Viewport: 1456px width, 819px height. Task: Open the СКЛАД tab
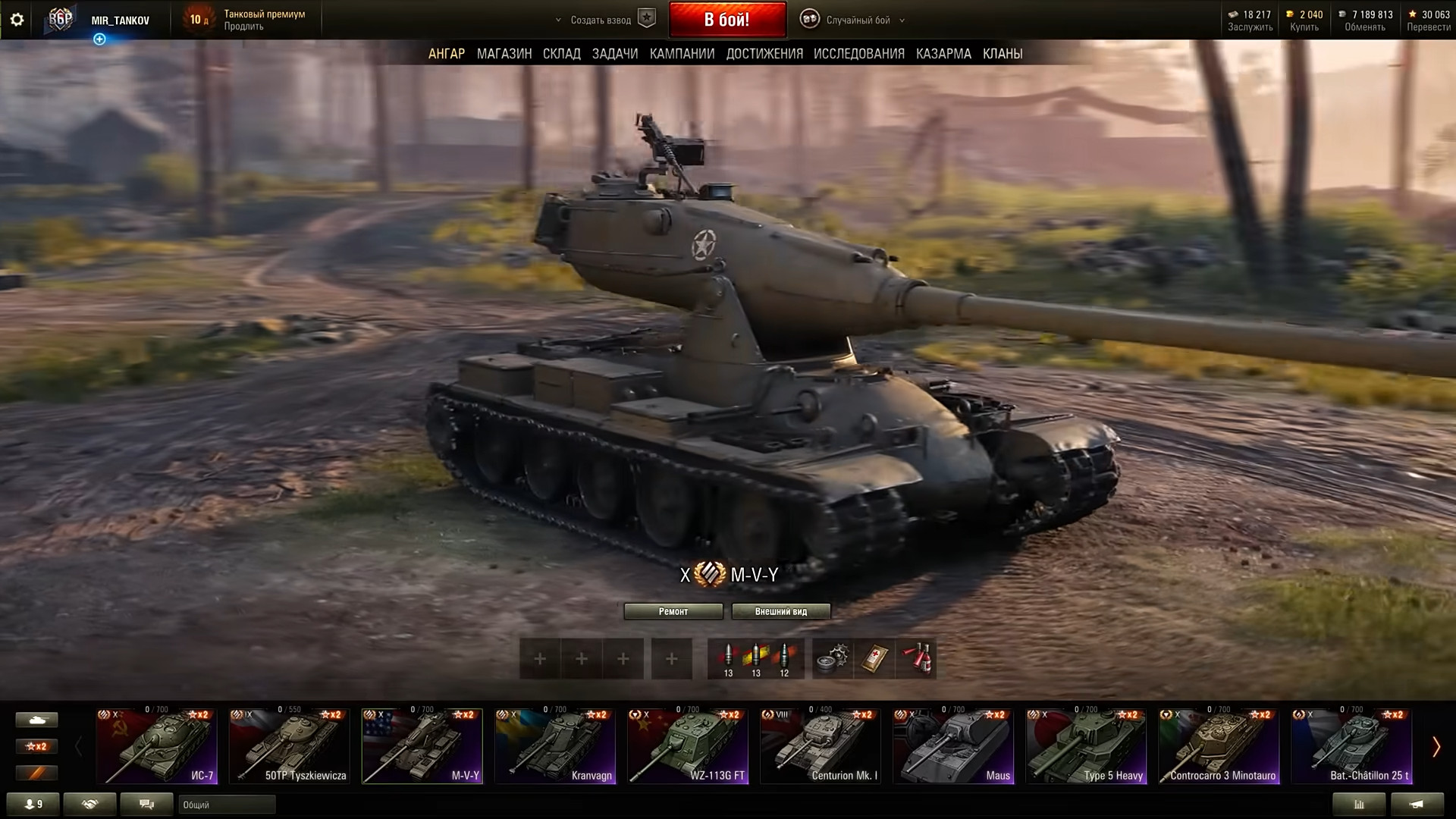pos(561,54)
